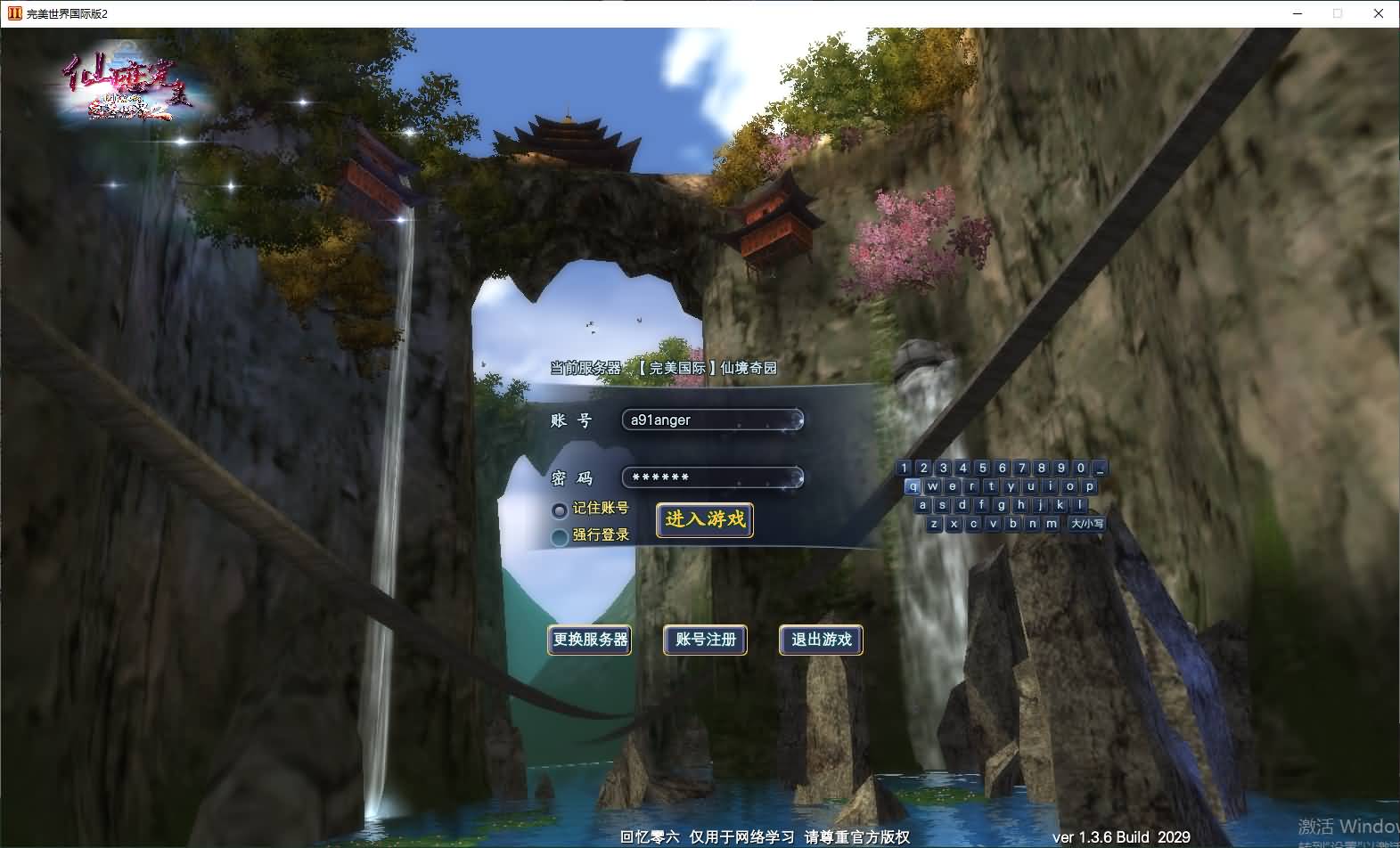The height and width of the screenshot is (848, 1400).
Task: Choose 退出游戏 to exit the game
Action: [x=821, y=640]
